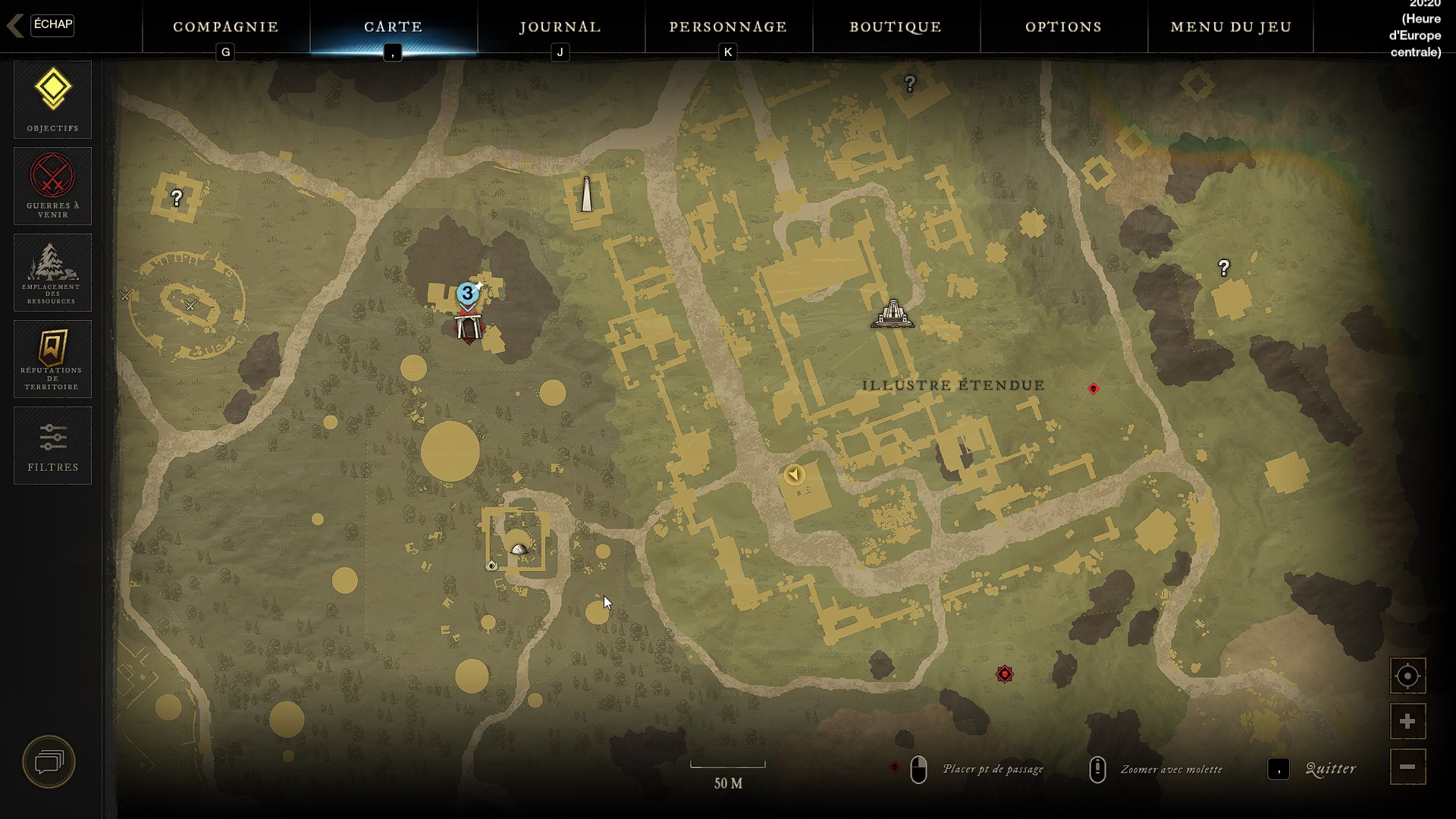
Task: Open the Objectifs panel
Action: [52, 99]
